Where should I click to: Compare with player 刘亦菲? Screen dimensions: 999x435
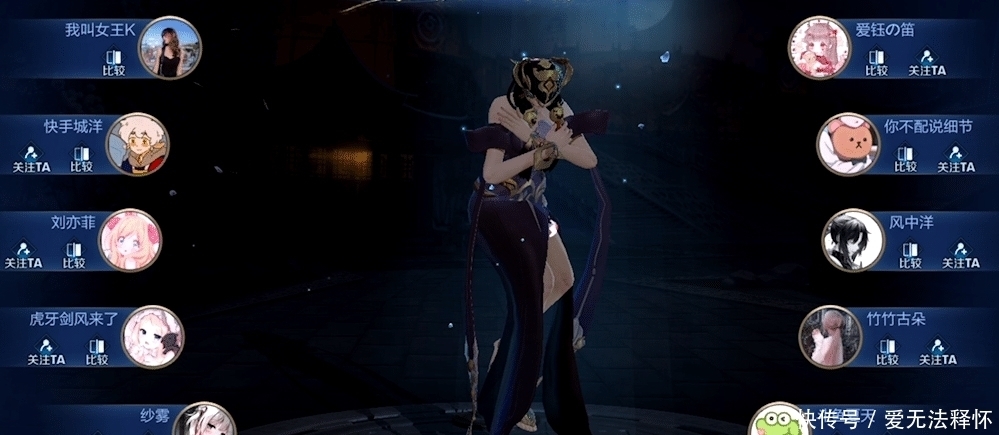[74, 255]
